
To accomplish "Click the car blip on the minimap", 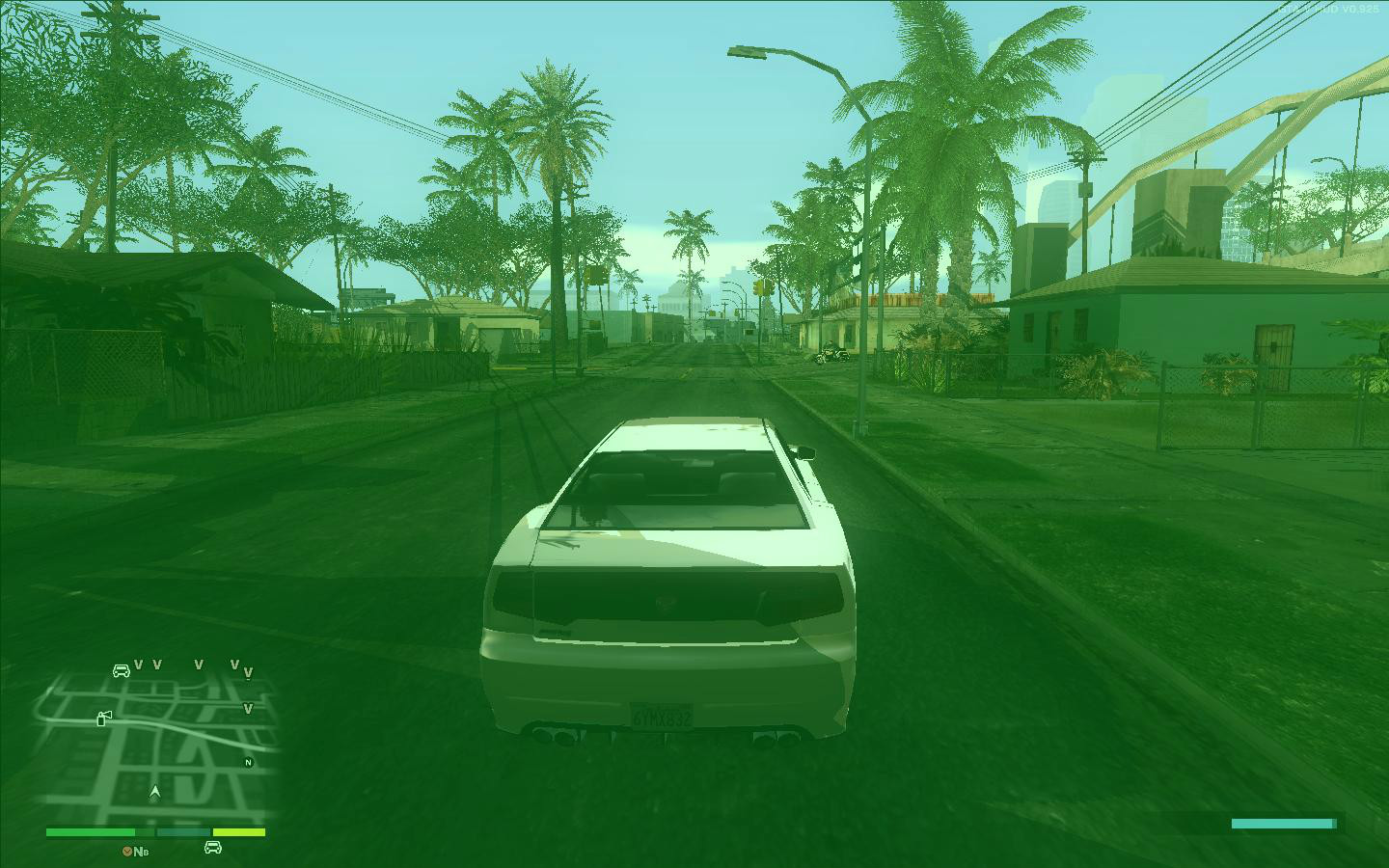I will coord(121,669).
